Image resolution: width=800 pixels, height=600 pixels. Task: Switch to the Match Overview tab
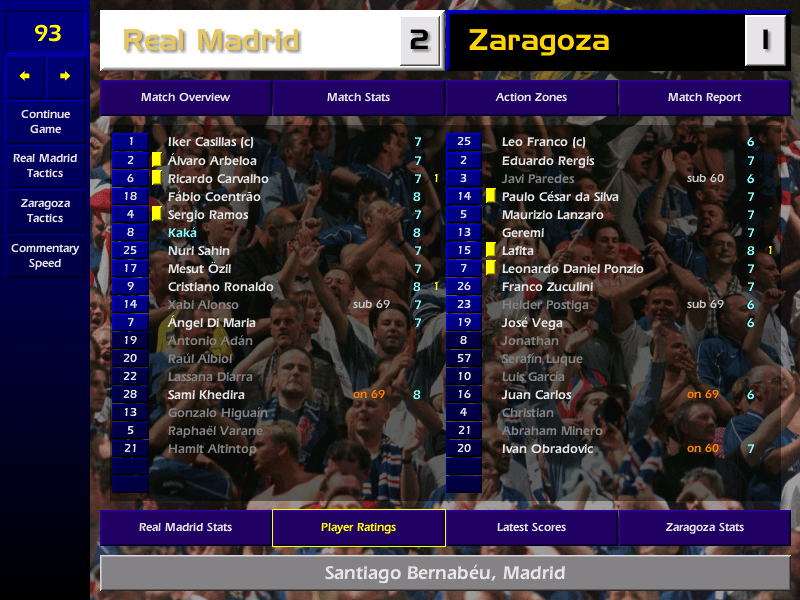point(185,97)
